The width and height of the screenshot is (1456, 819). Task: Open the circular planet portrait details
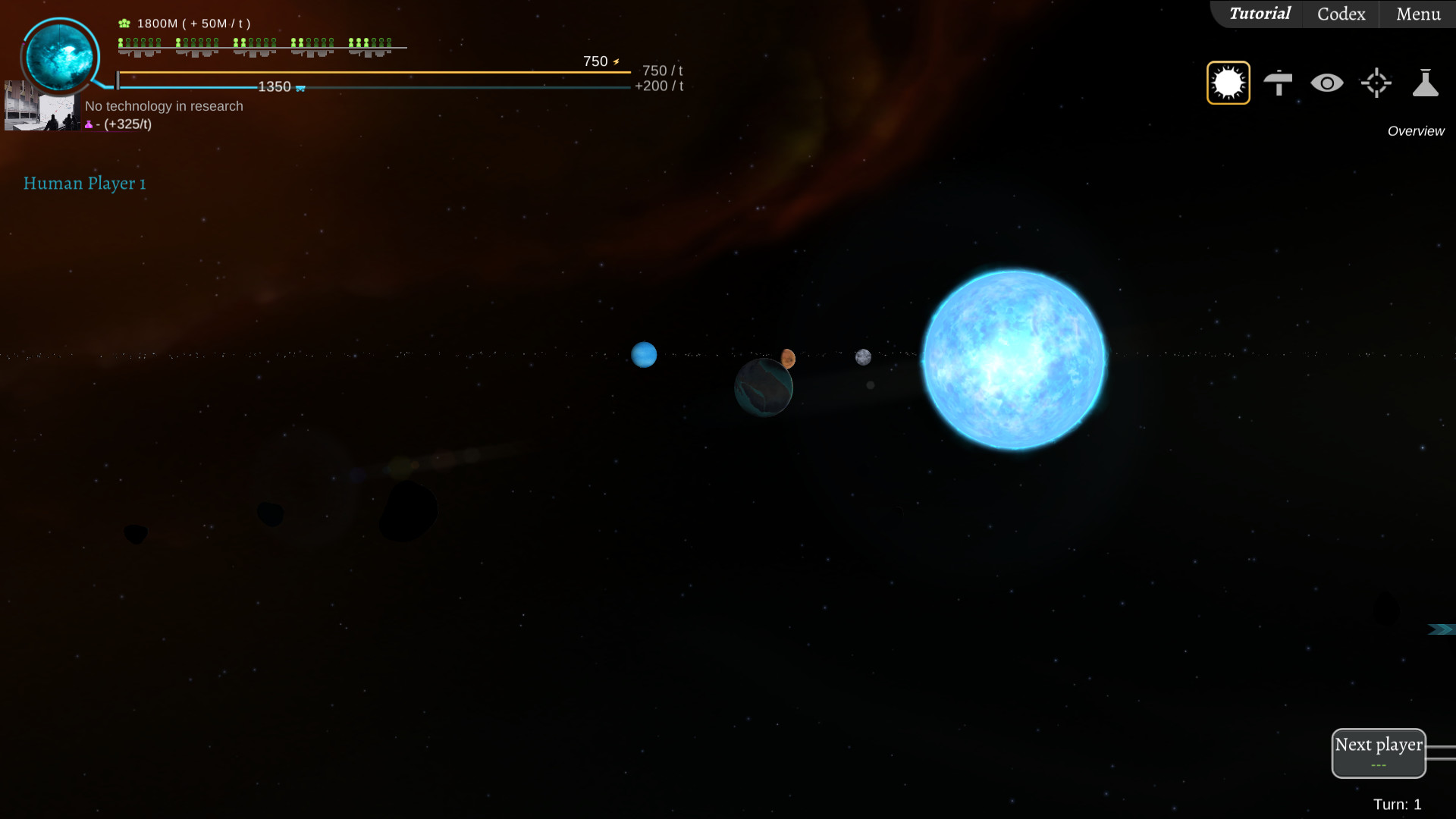point(60,57)
